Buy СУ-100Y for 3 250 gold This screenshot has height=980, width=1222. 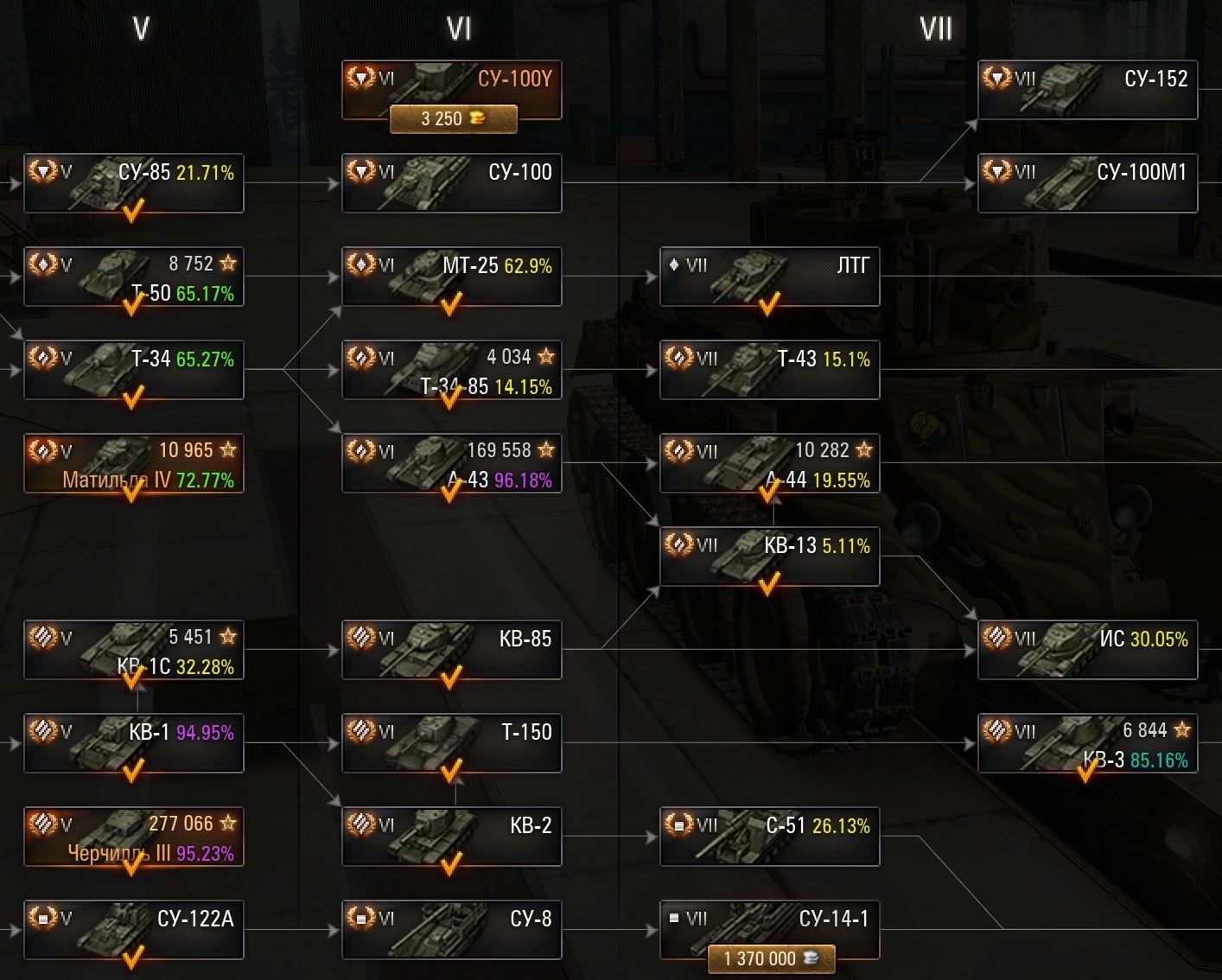(x=453, y=119)
